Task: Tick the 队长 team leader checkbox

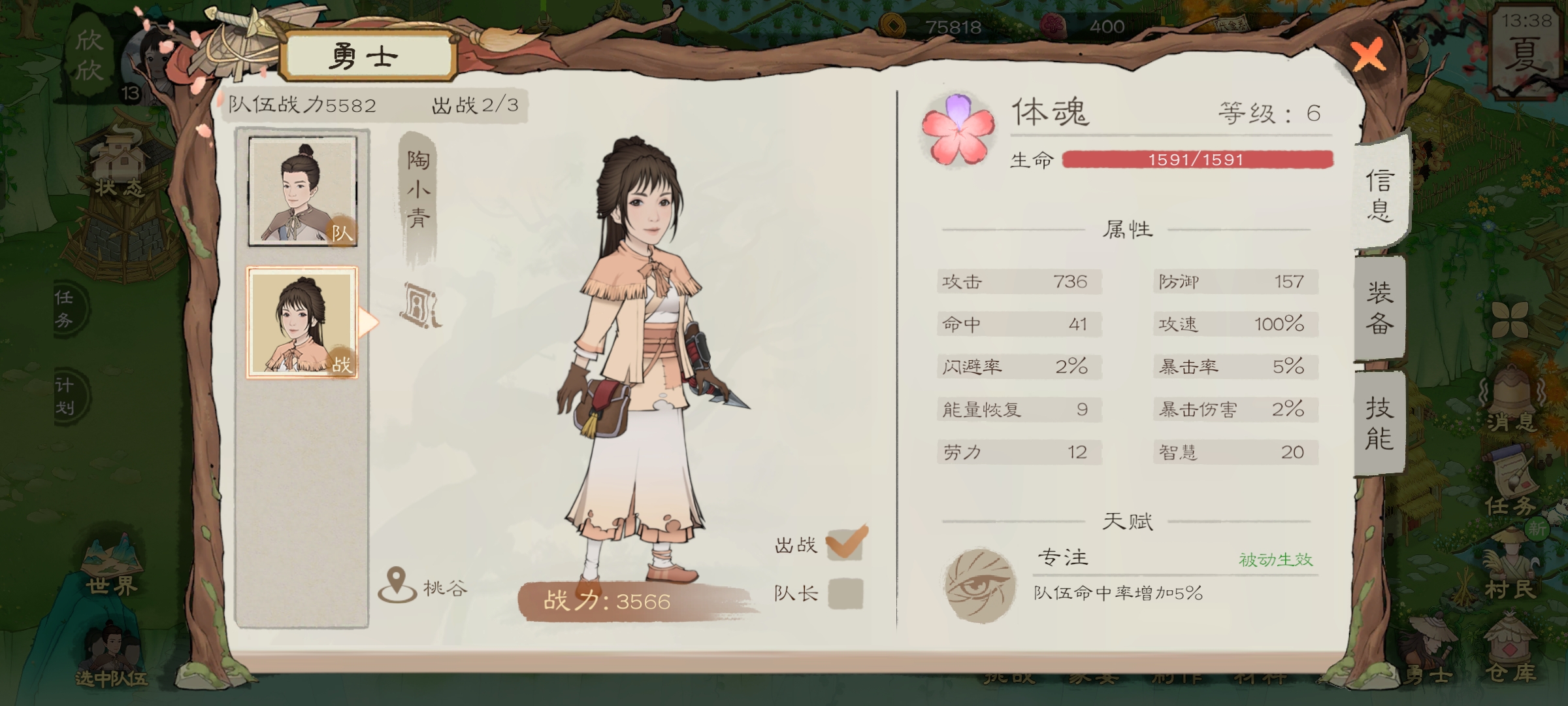Action: click(x=845, y=594)
